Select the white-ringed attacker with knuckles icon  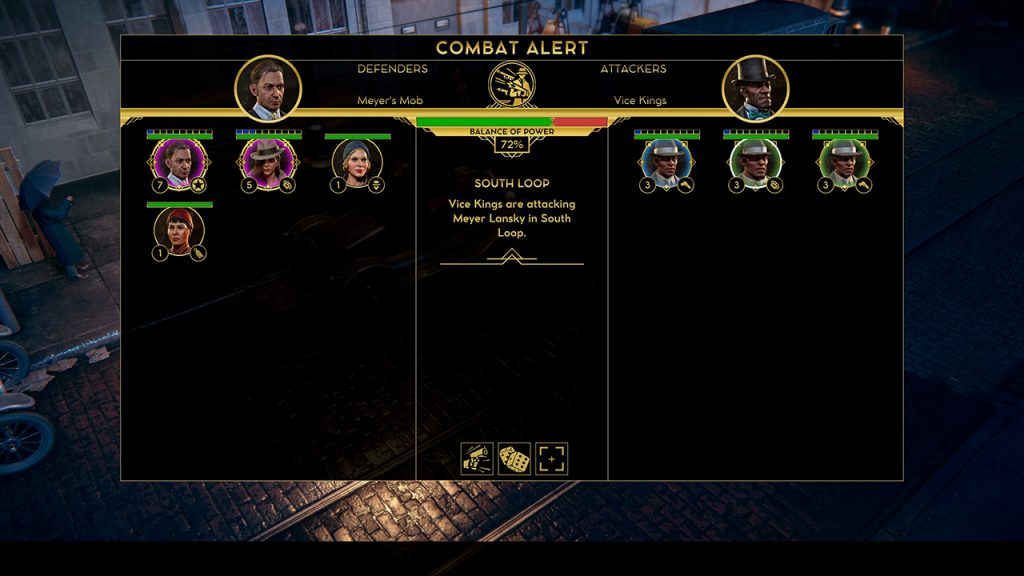(x=755, y=163)
